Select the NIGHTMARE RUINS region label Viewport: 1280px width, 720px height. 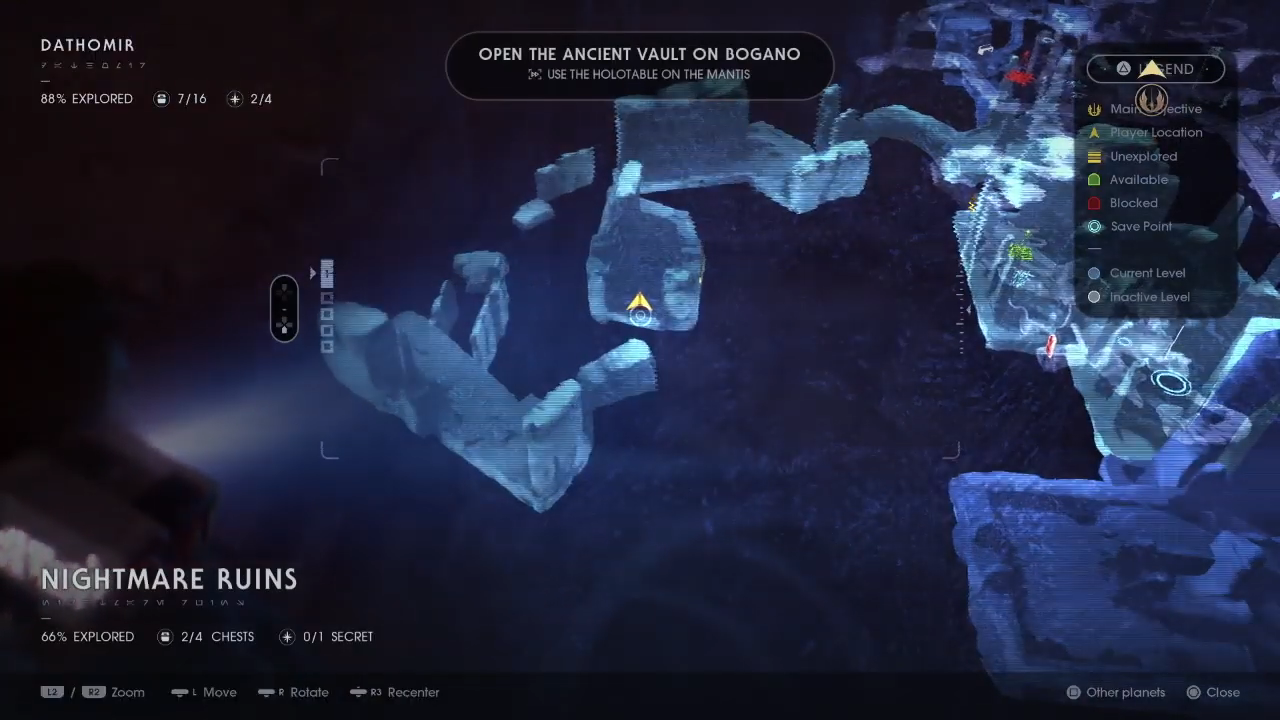tap(169, 579)
